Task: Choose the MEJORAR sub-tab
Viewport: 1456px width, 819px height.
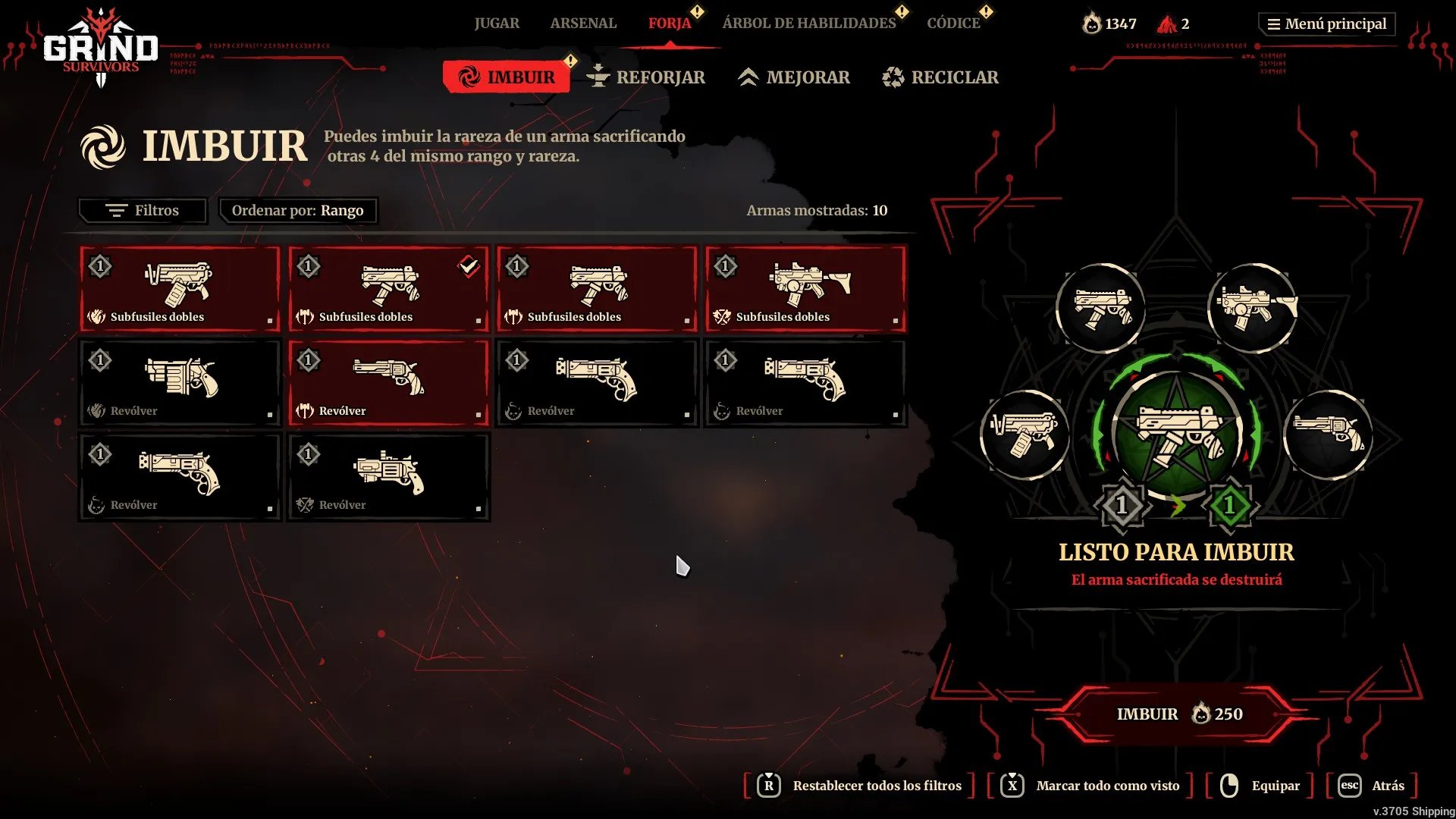Action: [794, 77]
